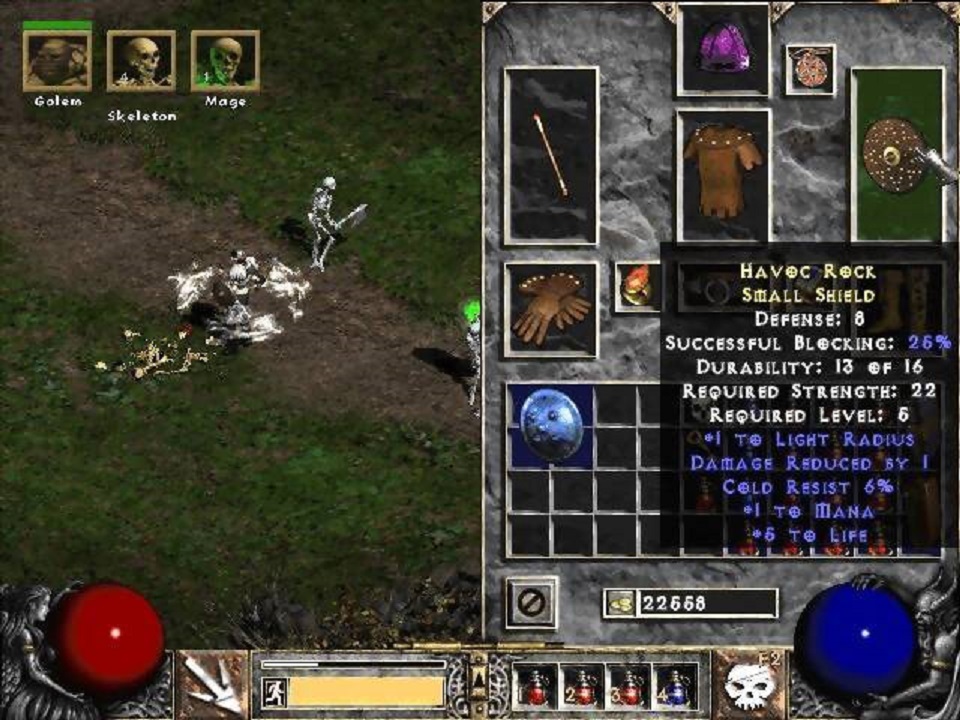
Task: Use the blue mana potion in belt slot 4
Action: 675,686
